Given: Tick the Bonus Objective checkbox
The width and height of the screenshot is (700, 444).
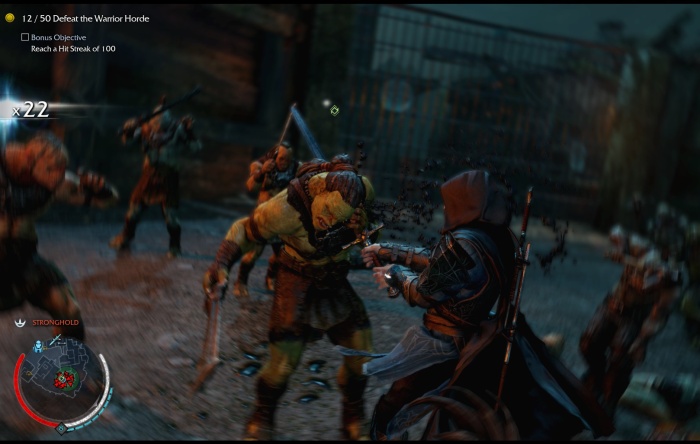Looking at the screenshot, I should click(x=25, y=37).
